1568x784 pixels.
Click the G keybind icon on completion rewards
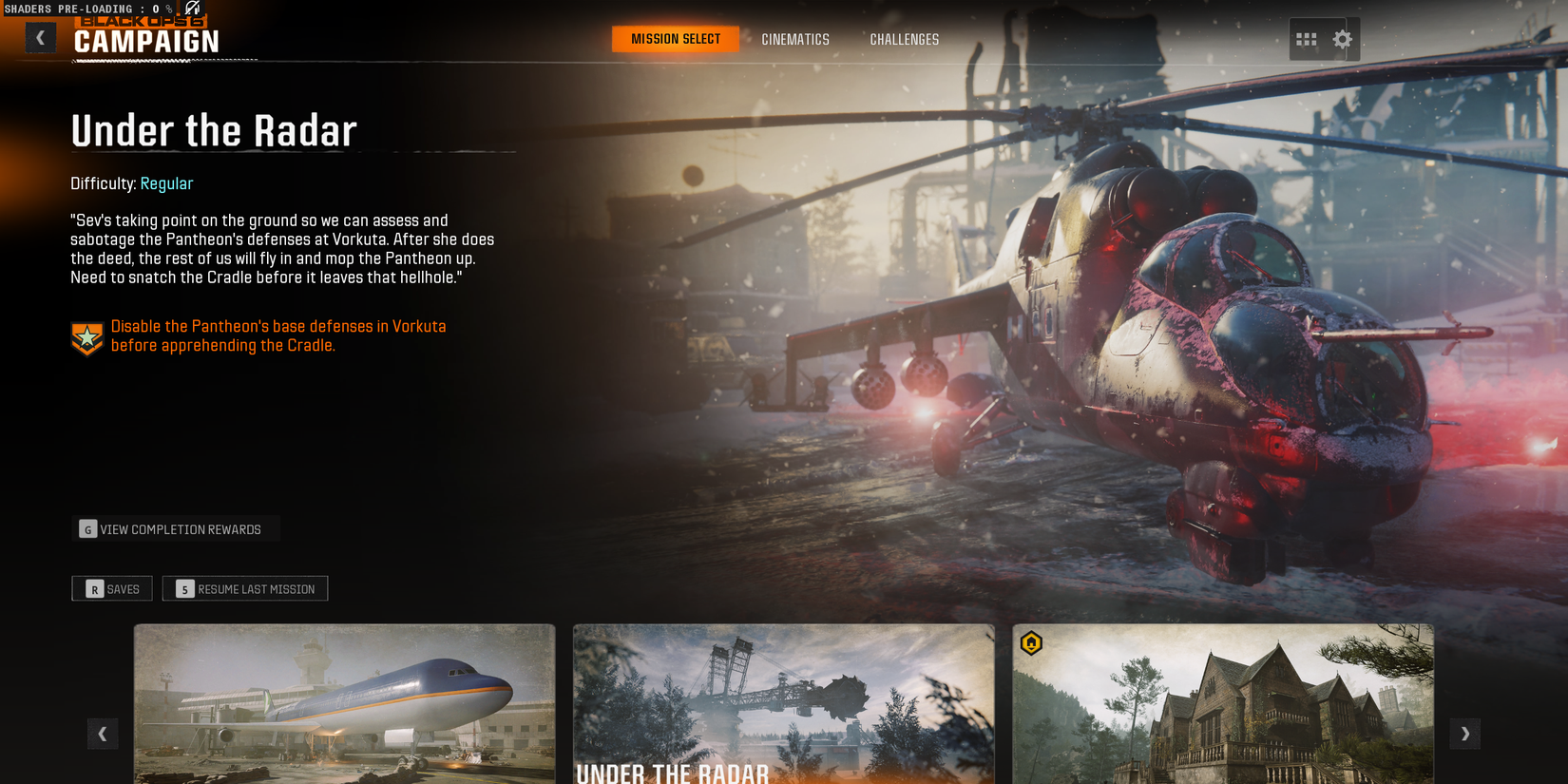click(87, 528)
